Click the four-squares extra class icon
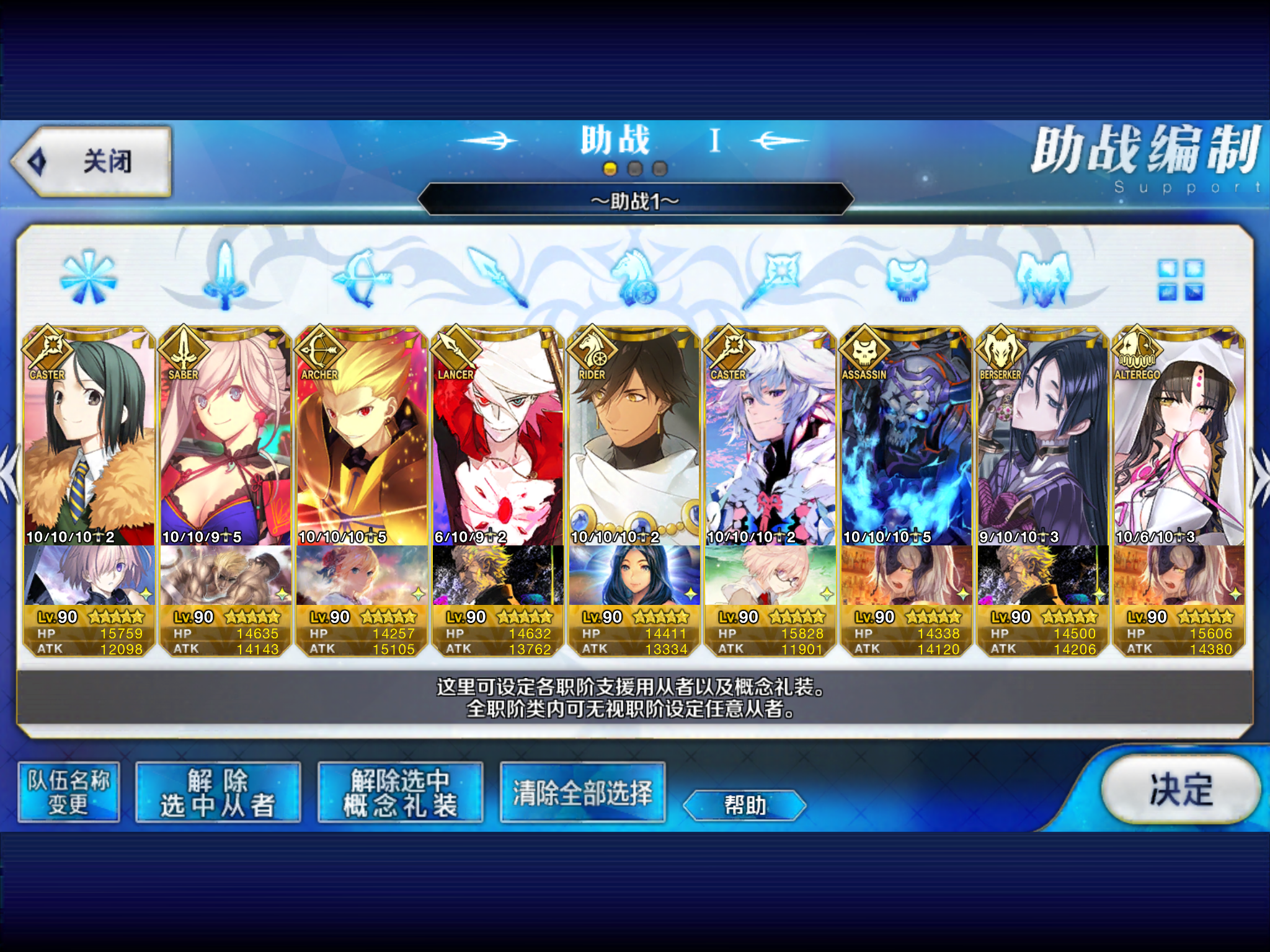This screenshot has width=1270, height=952. [x=1180, y=280]
